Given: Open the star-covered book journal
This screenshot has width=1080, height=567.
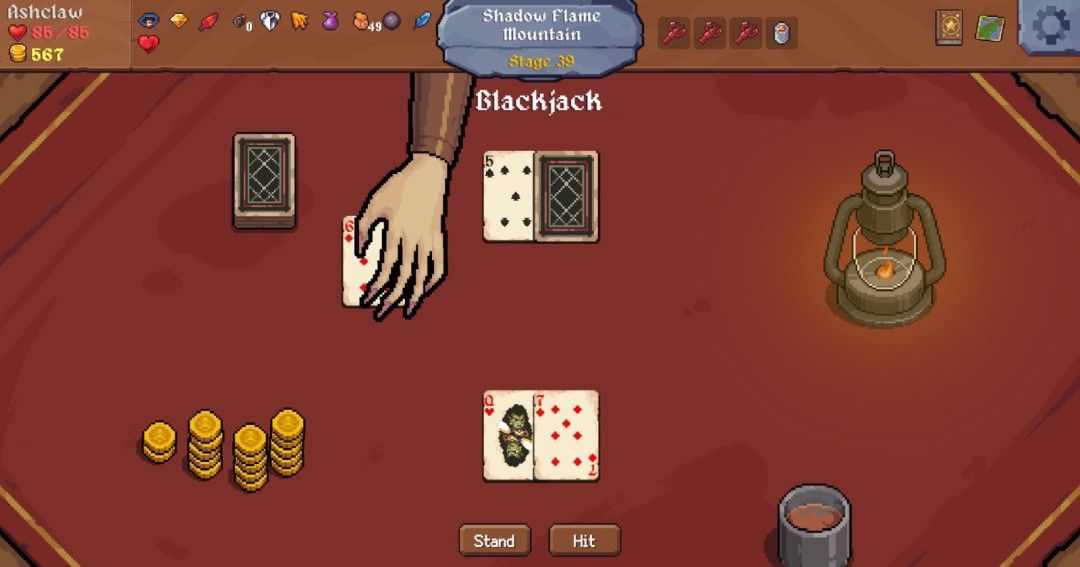Looking at the screenshot, I should coord(949,28).
